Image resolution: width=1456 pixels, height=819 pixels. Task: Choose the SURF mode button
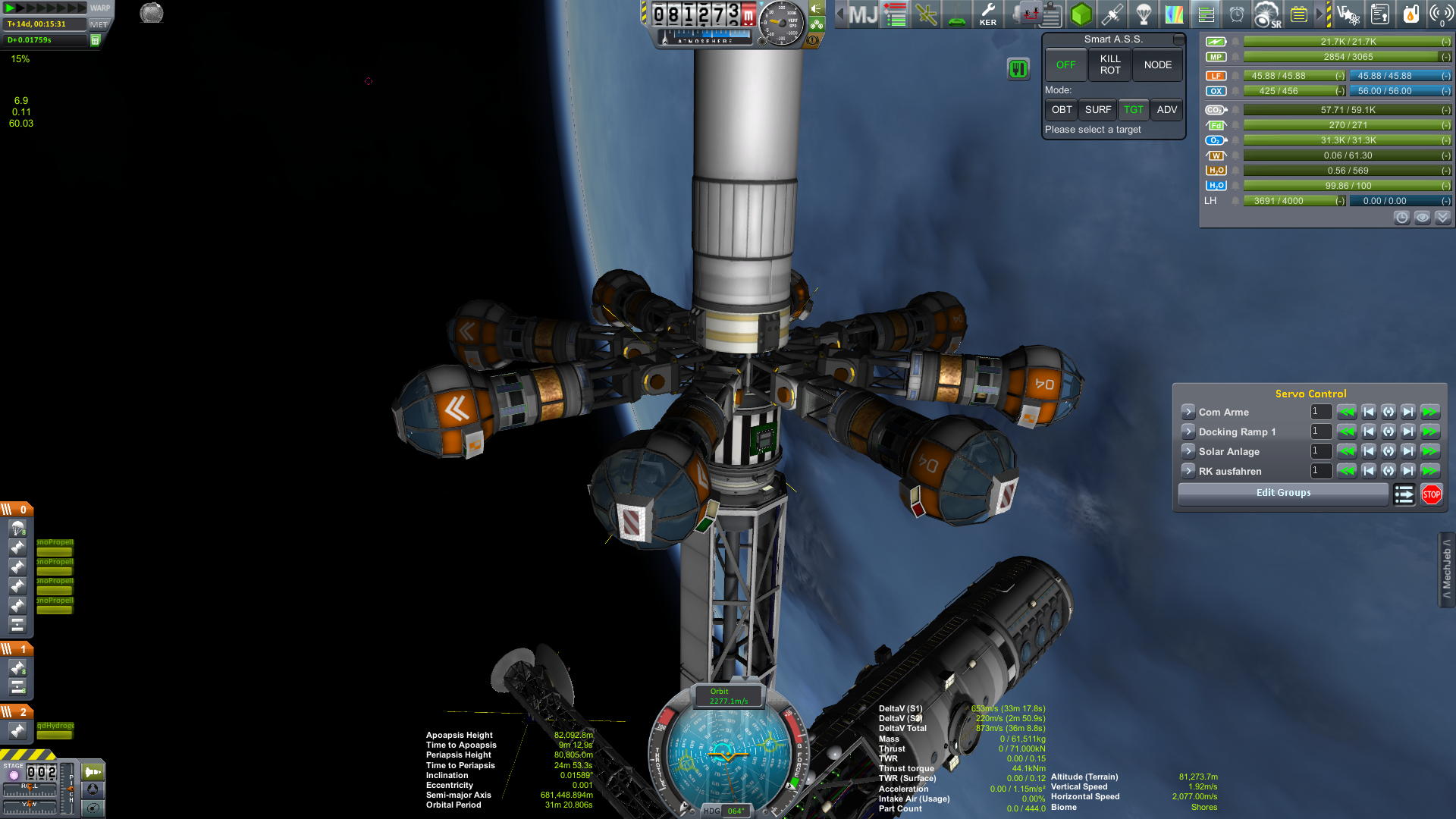(x=1097, y=110)
